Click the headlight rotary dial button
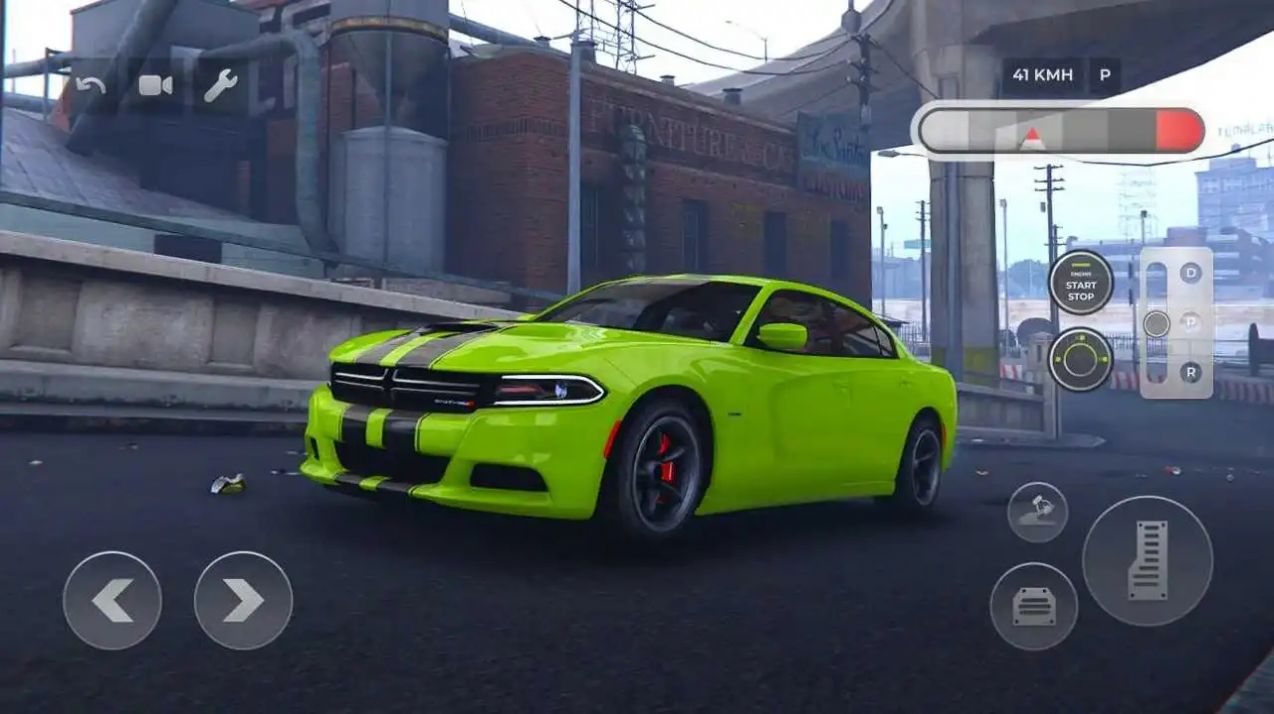Screen dimensions: 1274x714 click(1081, 360)
